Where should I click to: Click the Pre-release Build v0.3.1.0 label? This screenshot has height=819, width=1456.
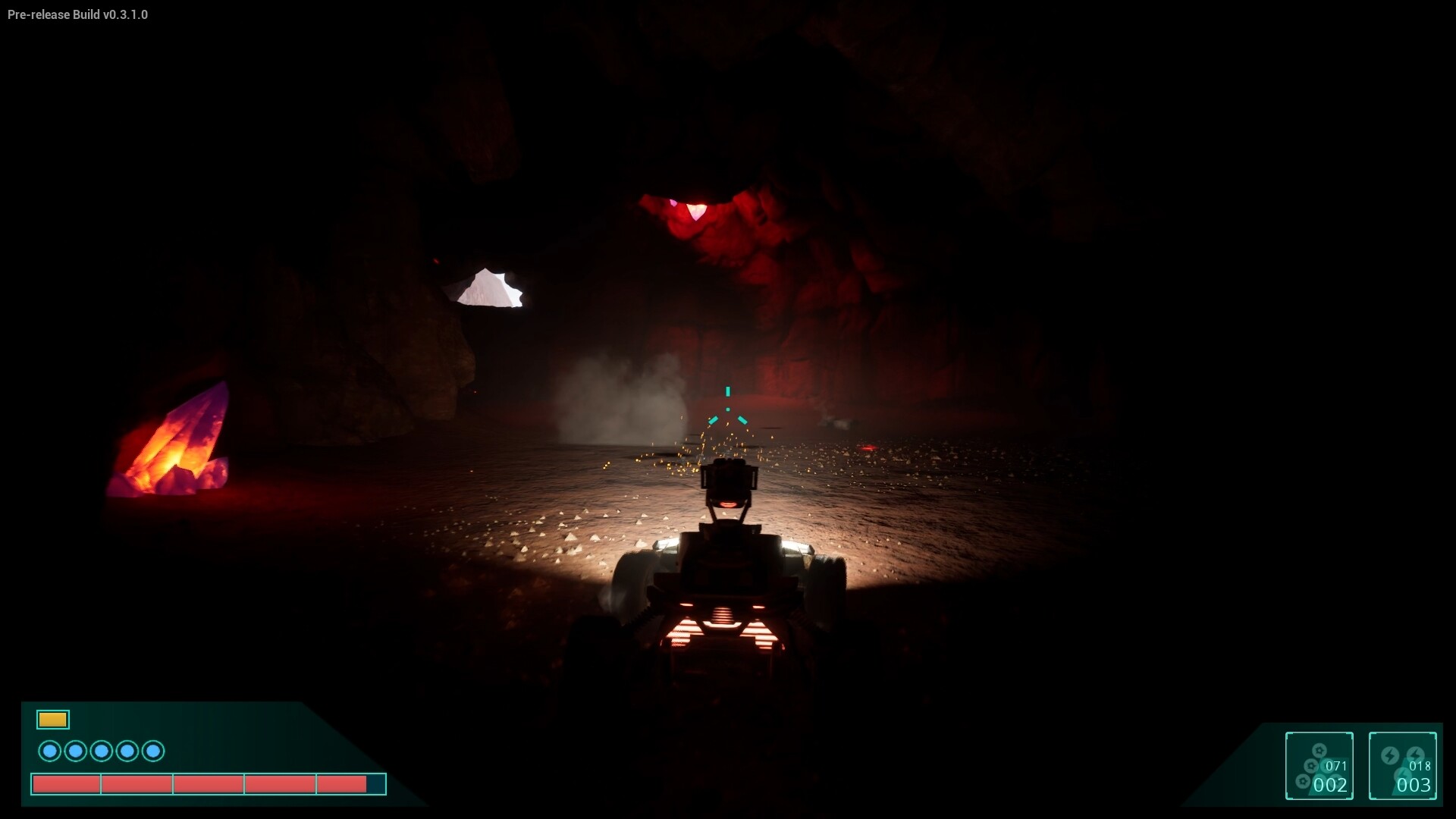pyautogui.click(x=77, y=14)
